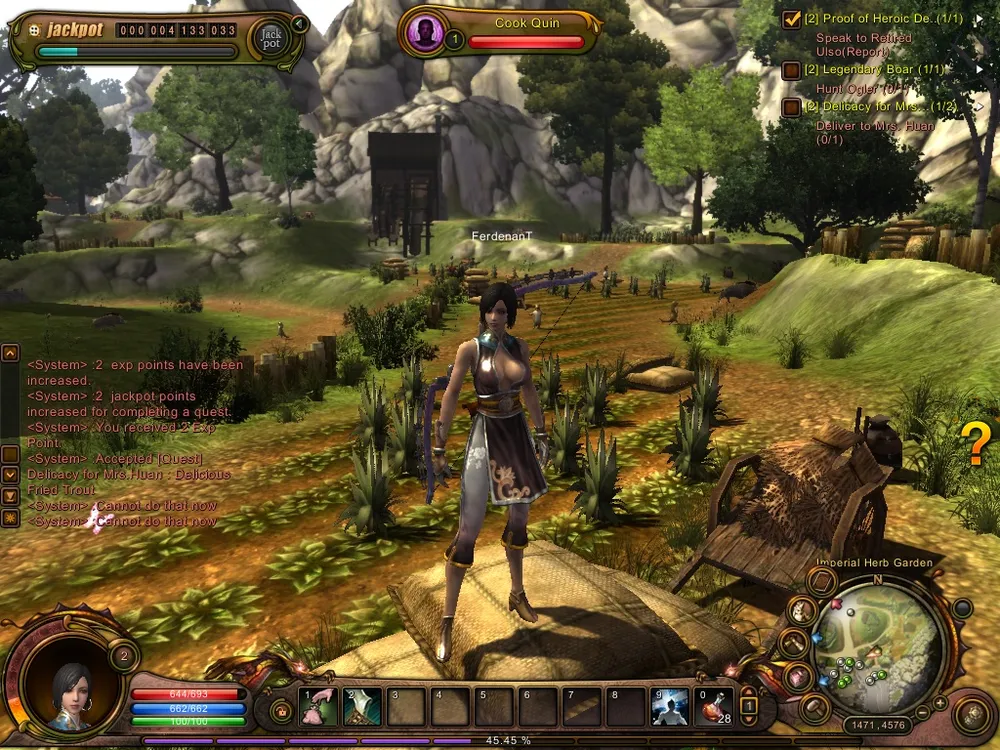Activate the blade skill in slot 2
1000x750 pixels.
pyautogui.click(x=361, y=706)
